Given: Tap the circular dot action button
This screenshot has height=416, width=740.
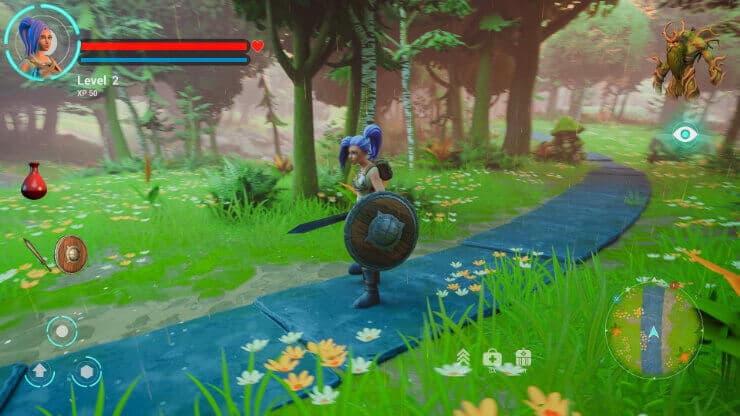Looking at the screenshot, I should coord(61,331).
